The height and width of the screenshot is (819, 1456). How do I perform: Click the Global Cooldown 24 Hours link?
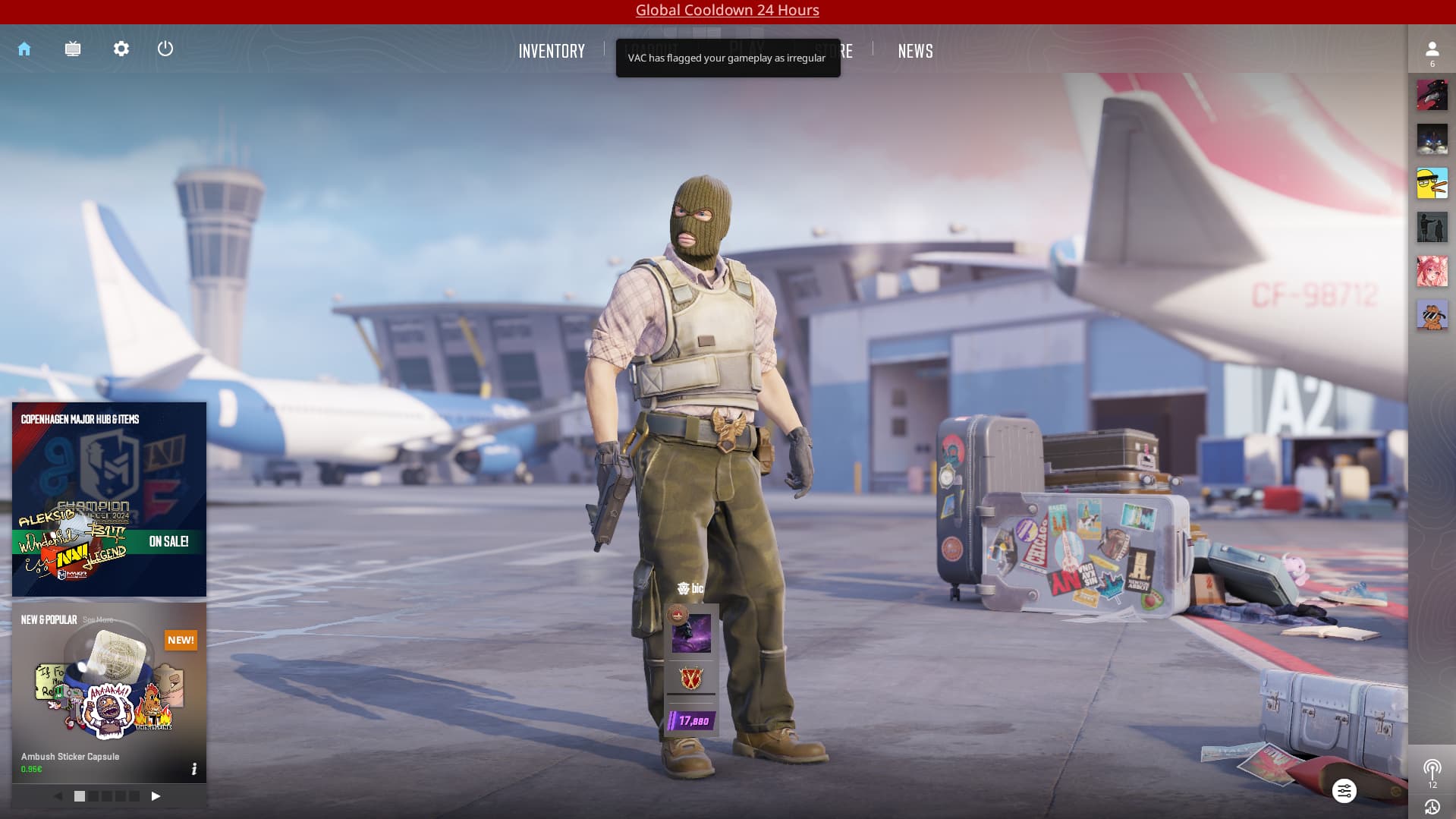click(x=726, y=10)
